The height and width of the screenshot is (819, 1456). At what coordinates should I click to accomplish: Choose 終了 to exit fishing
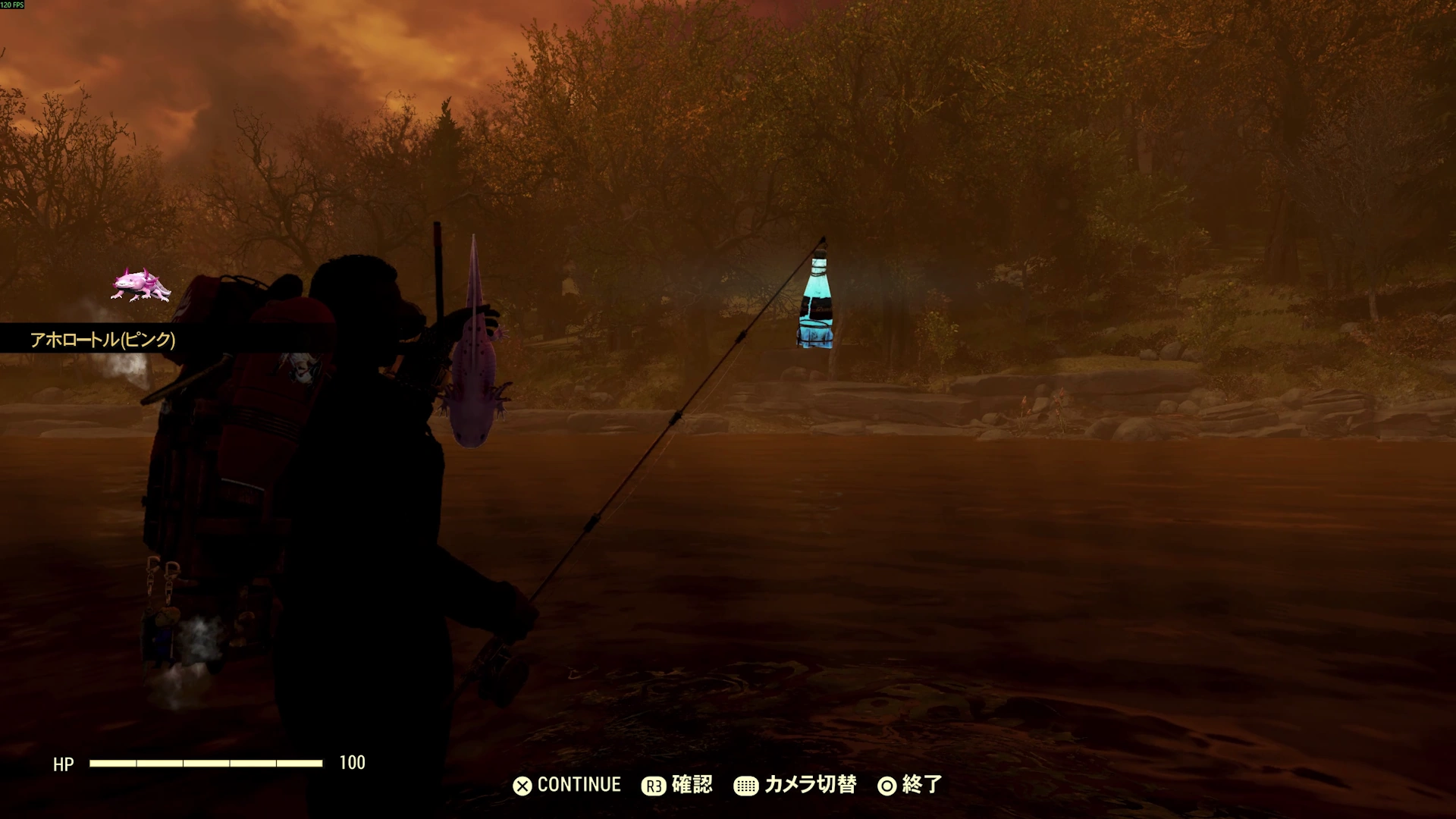click(910, 785)
